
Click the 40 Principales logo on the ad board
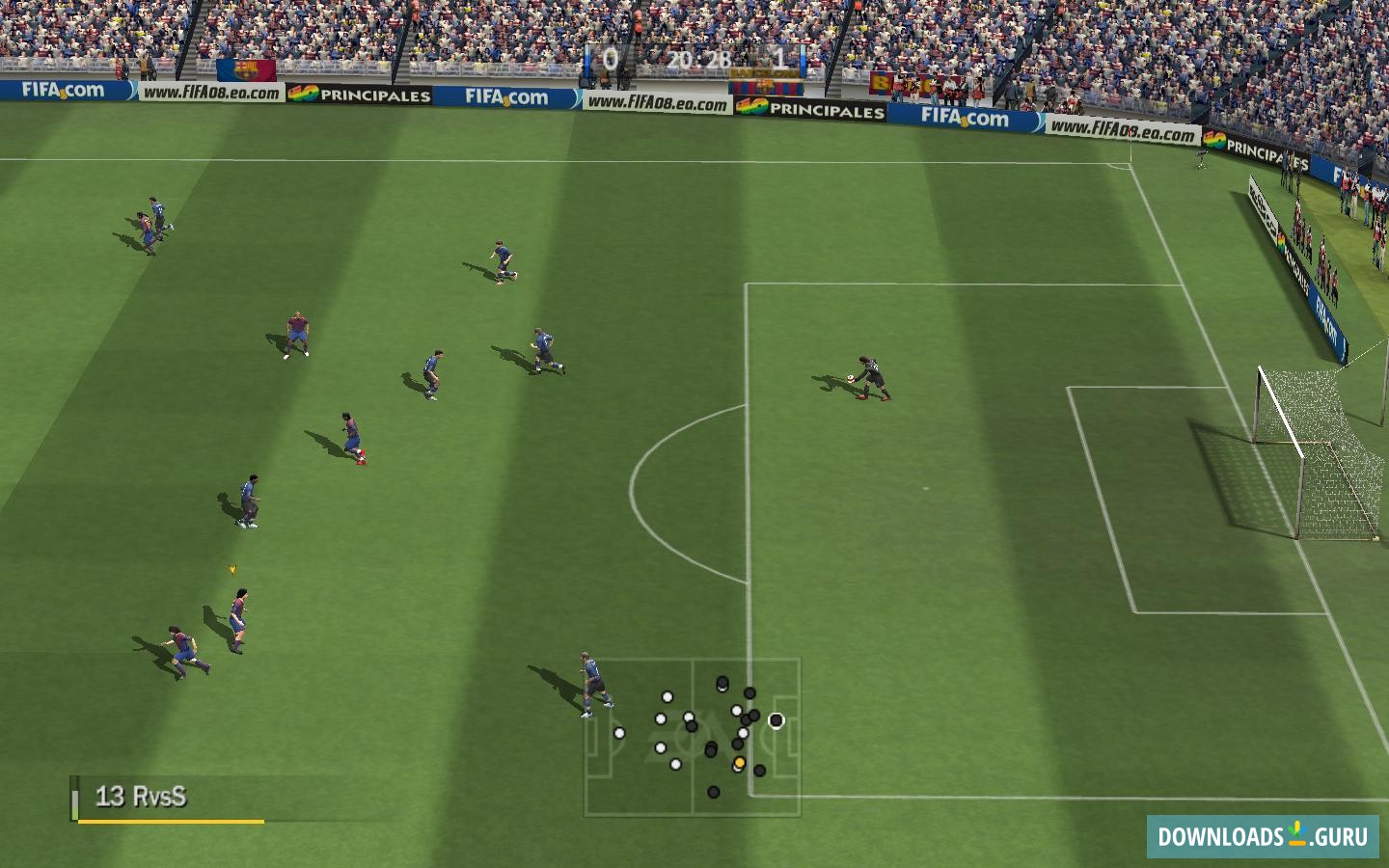364,95
